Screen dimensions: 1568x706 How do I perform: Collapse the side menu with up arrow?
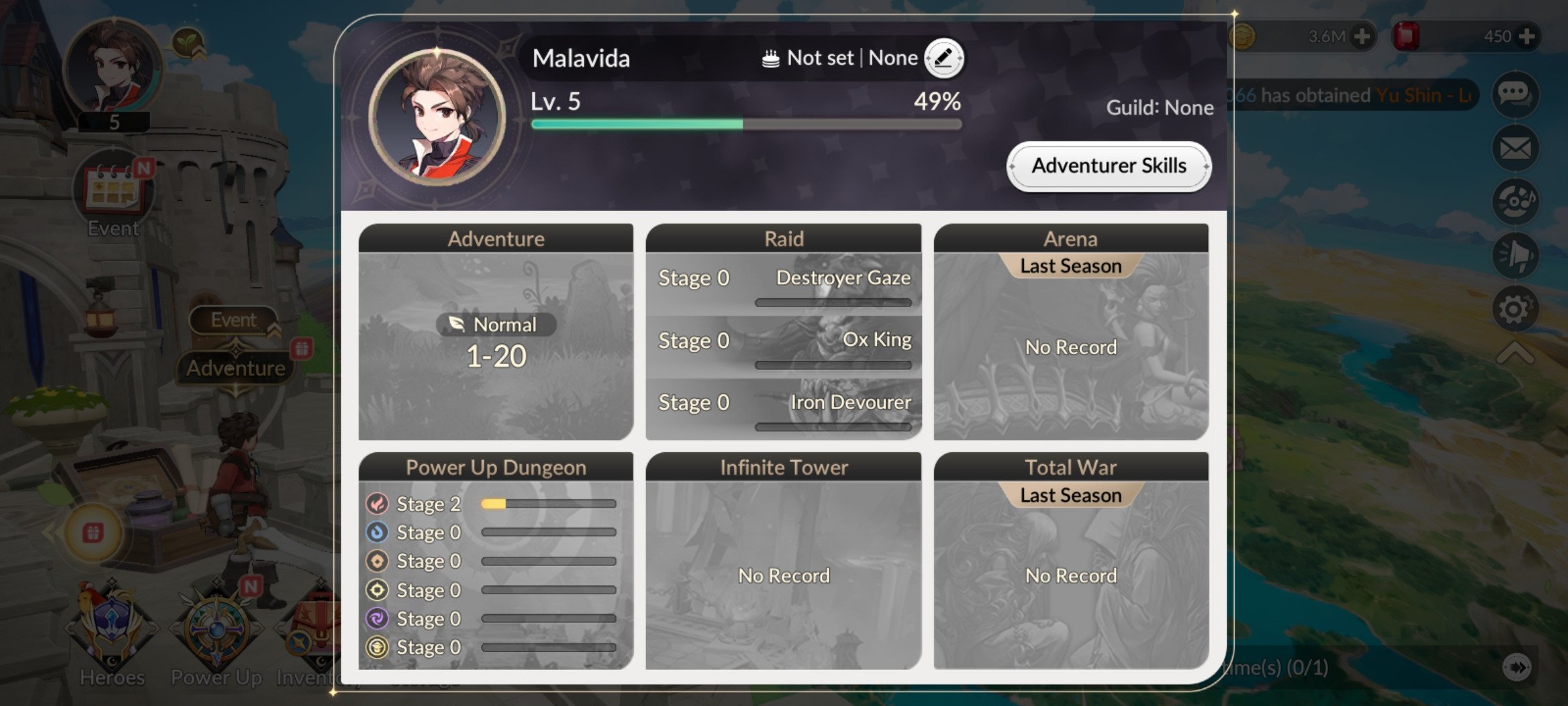pos(1515,354)
